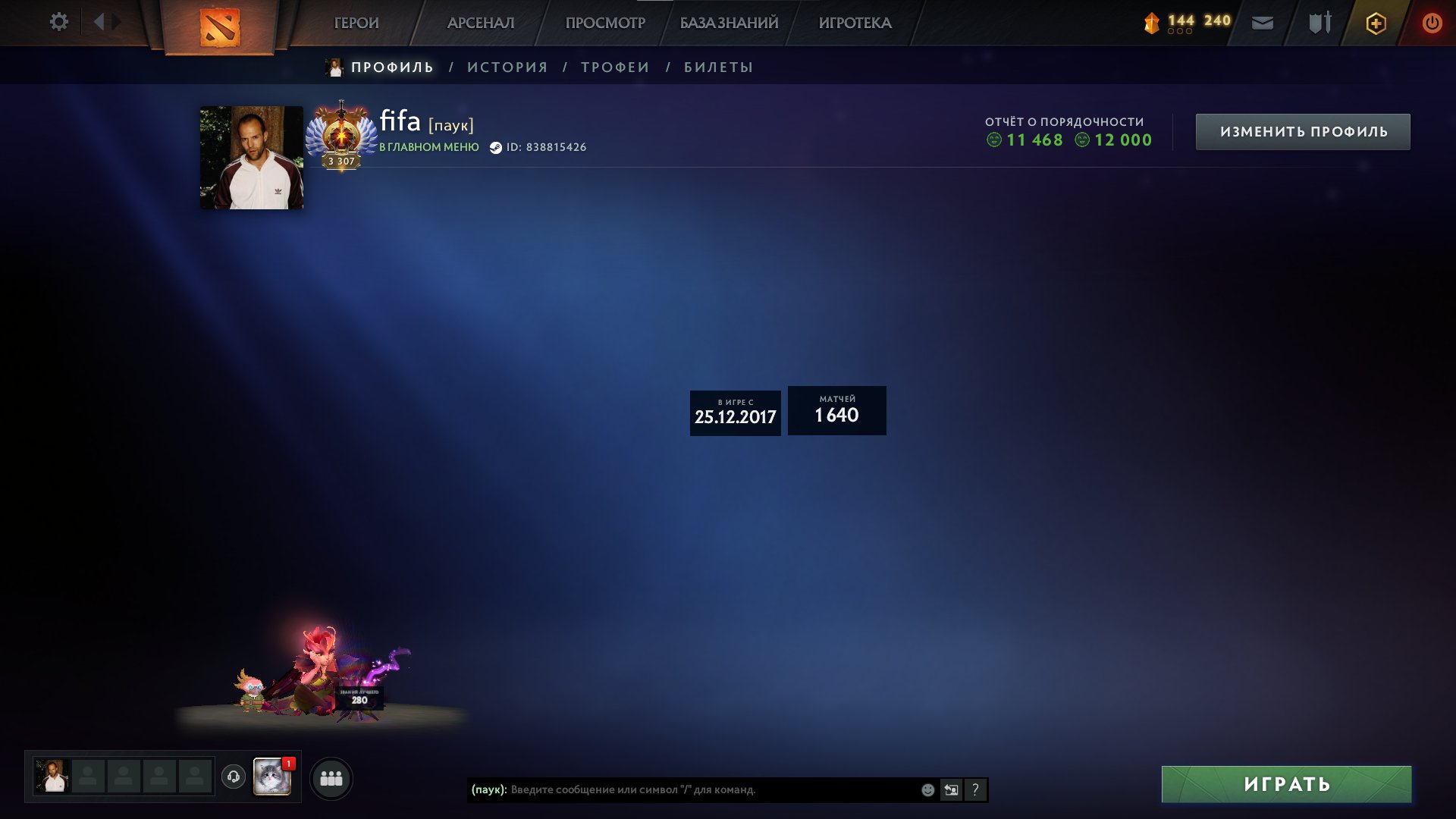Click the power/exit button top right
This screenshot has width=1456, height=819.
click(1432, 22)
